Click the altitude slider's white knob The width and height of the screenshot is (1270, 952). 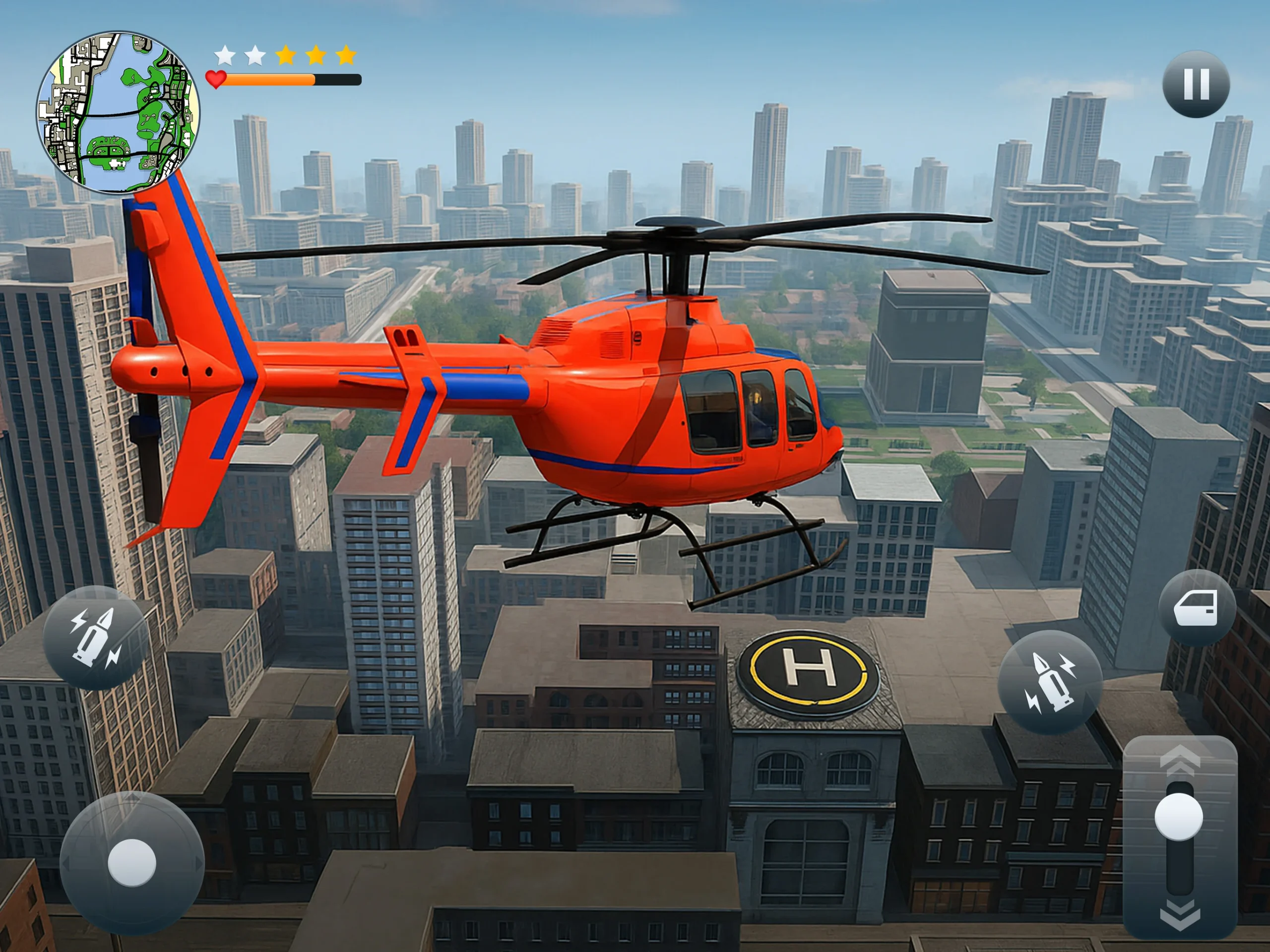pos(1179,817)
